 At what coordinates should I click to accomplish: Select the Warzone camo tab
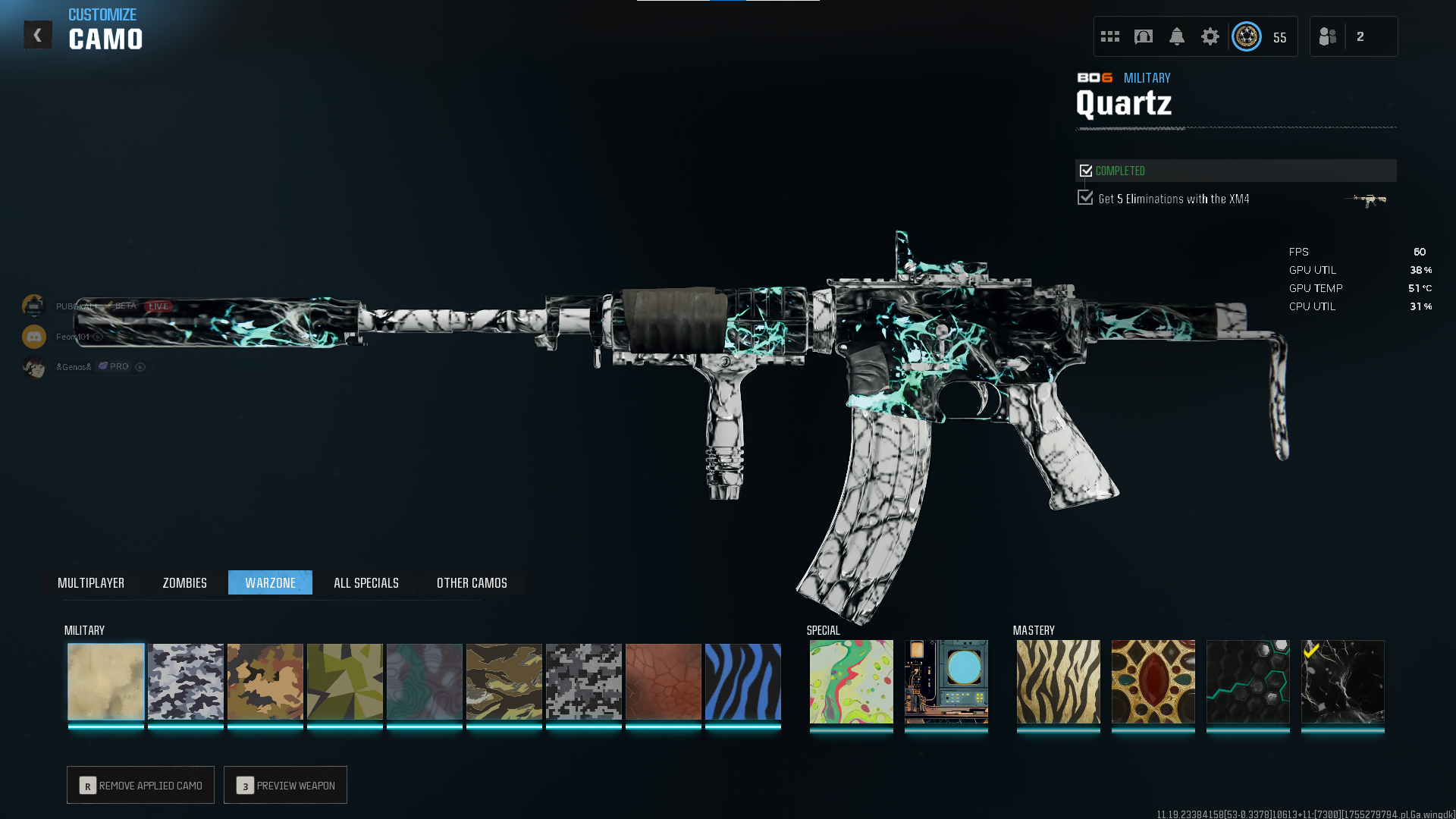(270, 582)
